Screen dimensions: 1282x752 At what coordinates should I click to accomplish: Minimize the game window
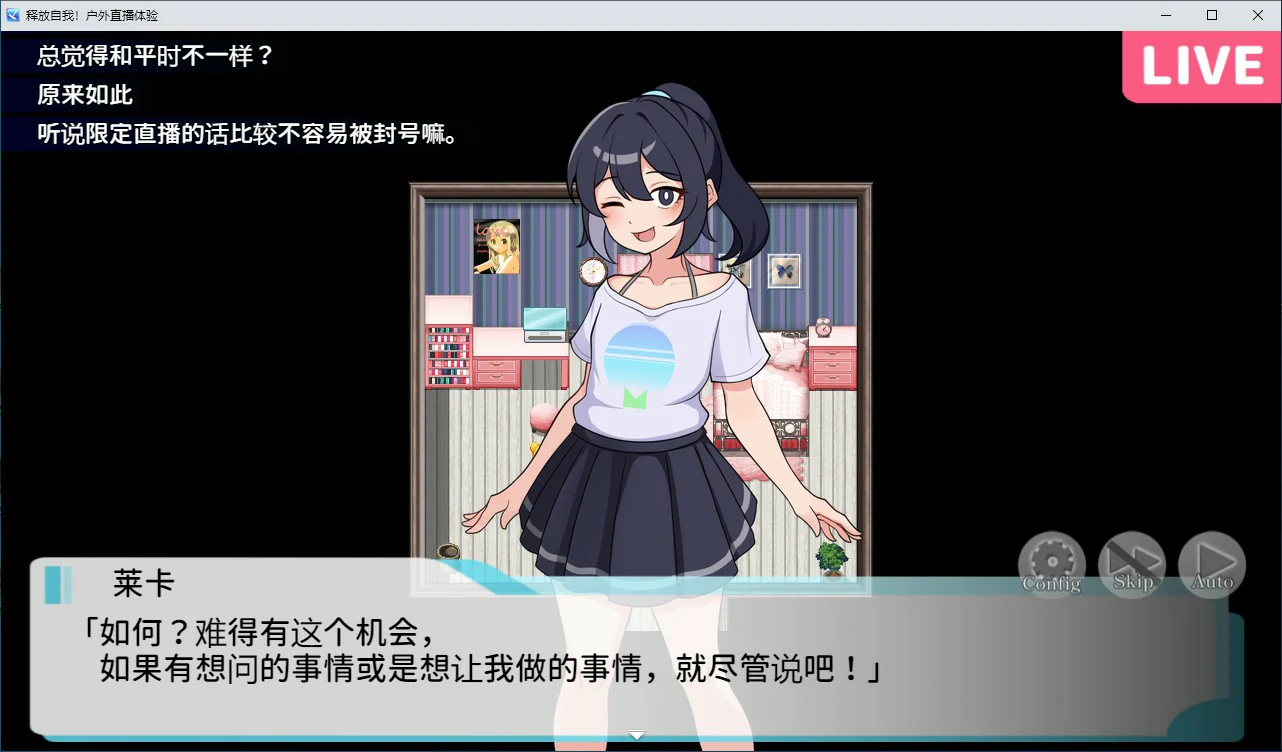[x=1164, y=14]
